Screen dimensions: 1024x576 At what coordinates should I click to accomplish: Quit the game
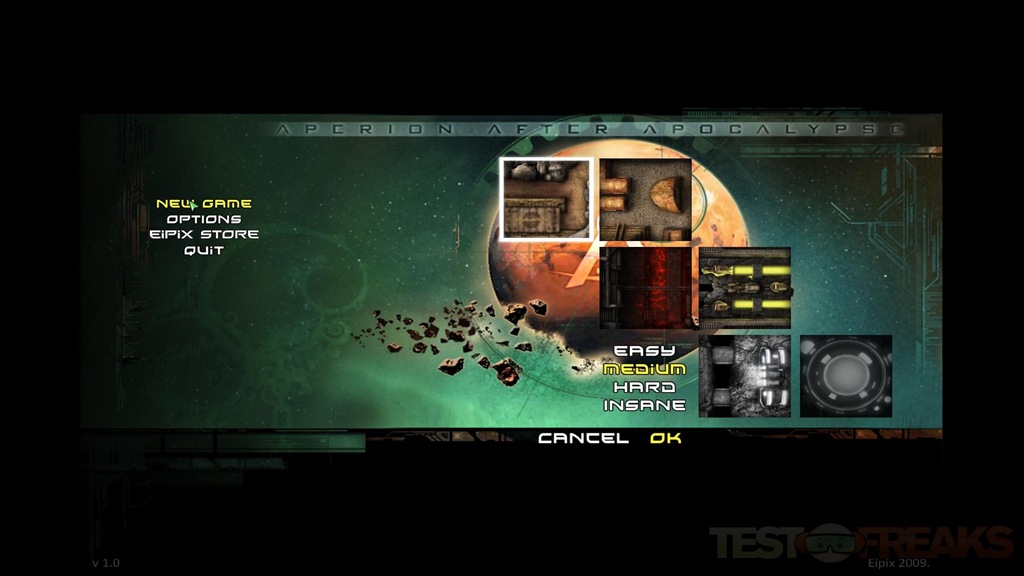(x=204, y=250)
